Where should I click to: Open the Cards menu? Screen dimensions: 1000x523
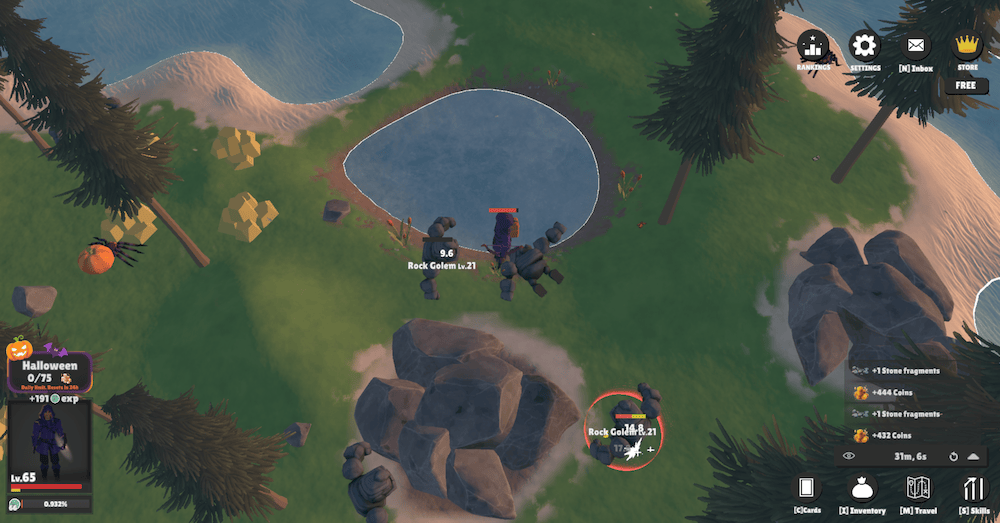806,489
